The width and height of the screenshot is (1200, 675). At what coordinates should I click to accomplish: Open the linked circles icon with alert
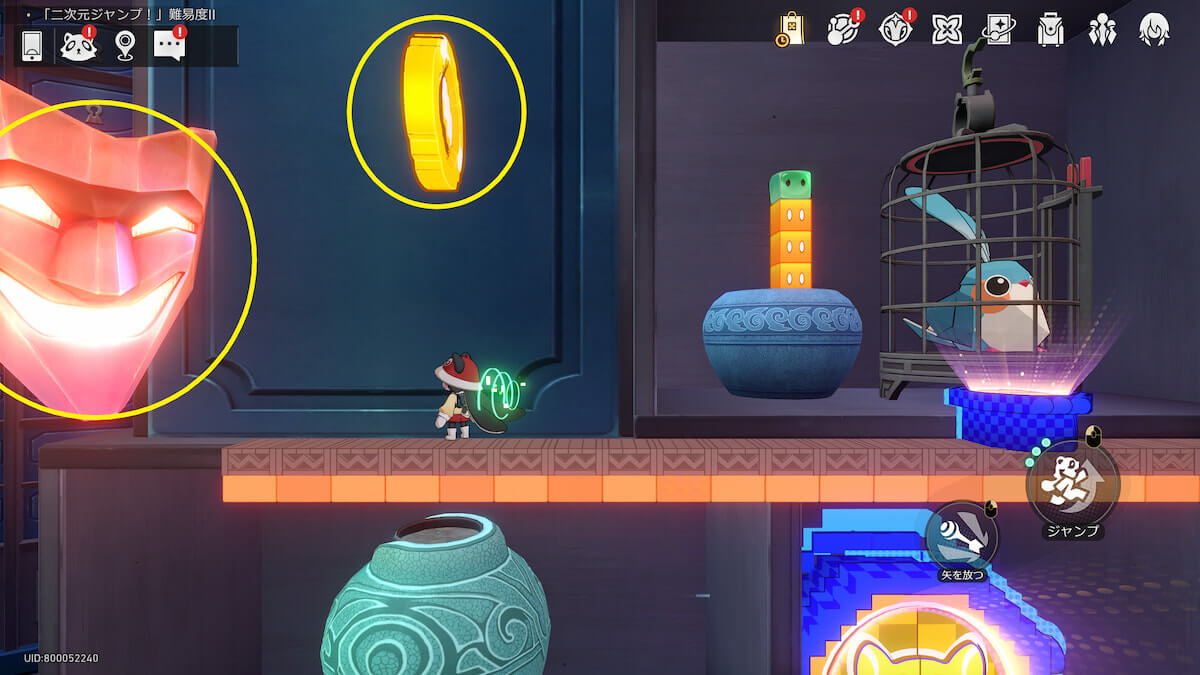tap(842, 30)
